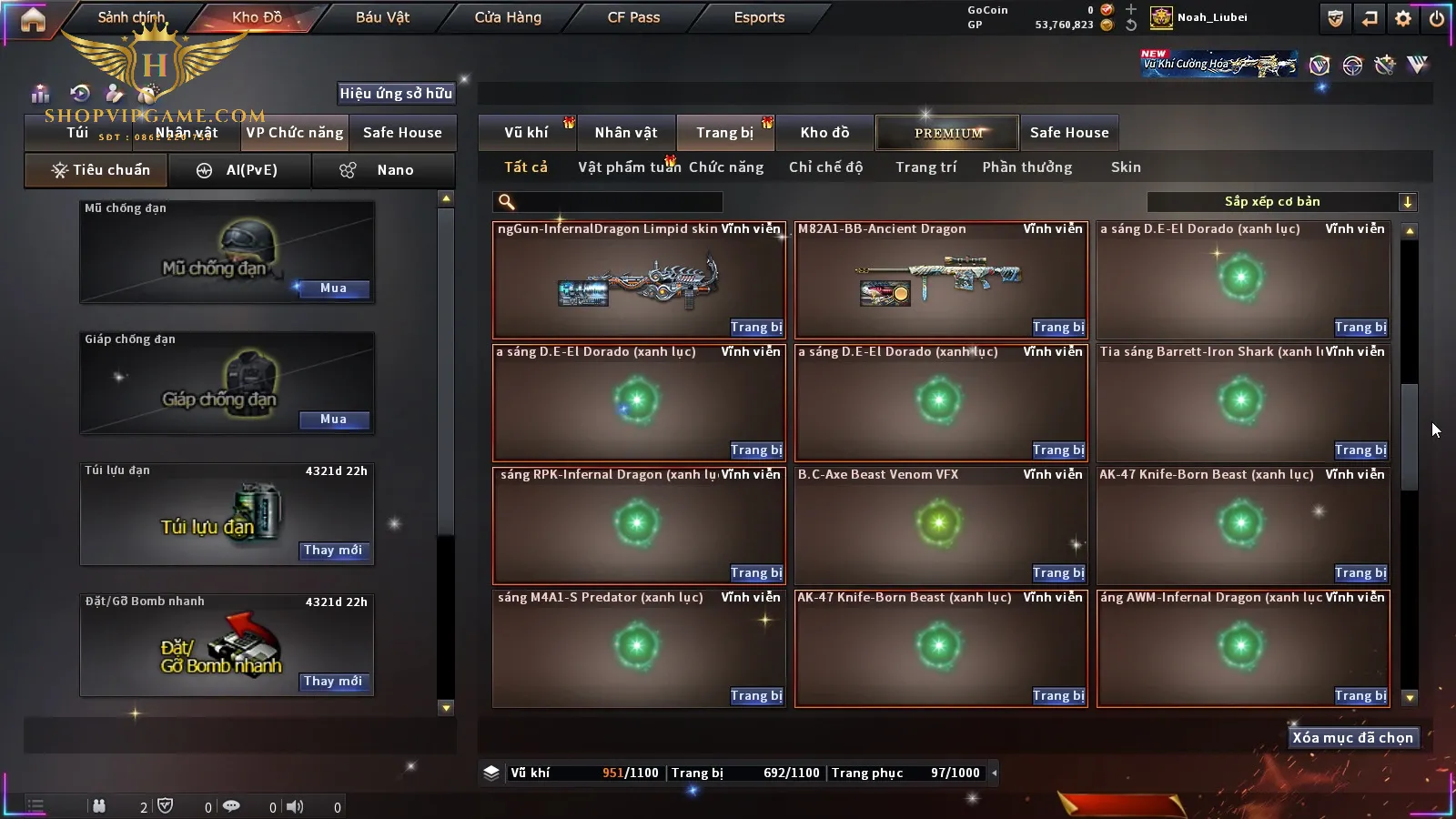The height and width of the screenshot is (819, 1456).
Task: Select the AI(PvE) loadout tab
Action: (239, 170)
